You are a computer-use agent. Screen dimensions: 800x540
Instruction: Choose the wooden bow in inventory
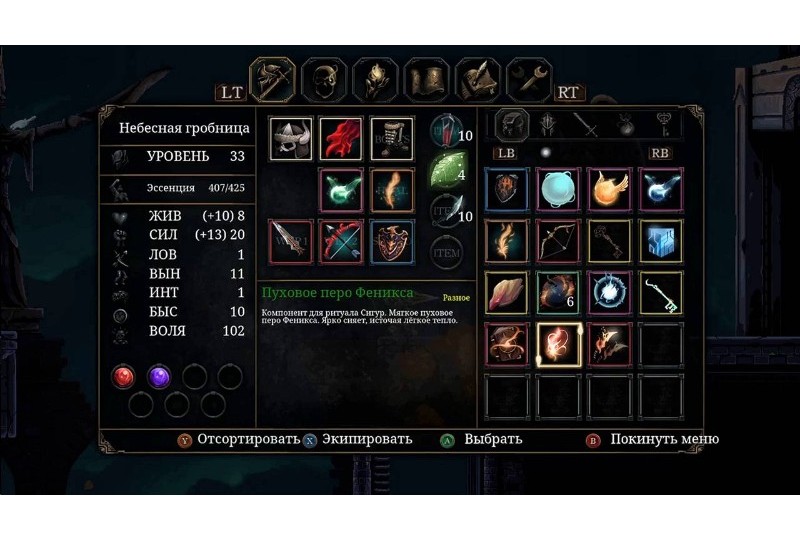point(559,240)
